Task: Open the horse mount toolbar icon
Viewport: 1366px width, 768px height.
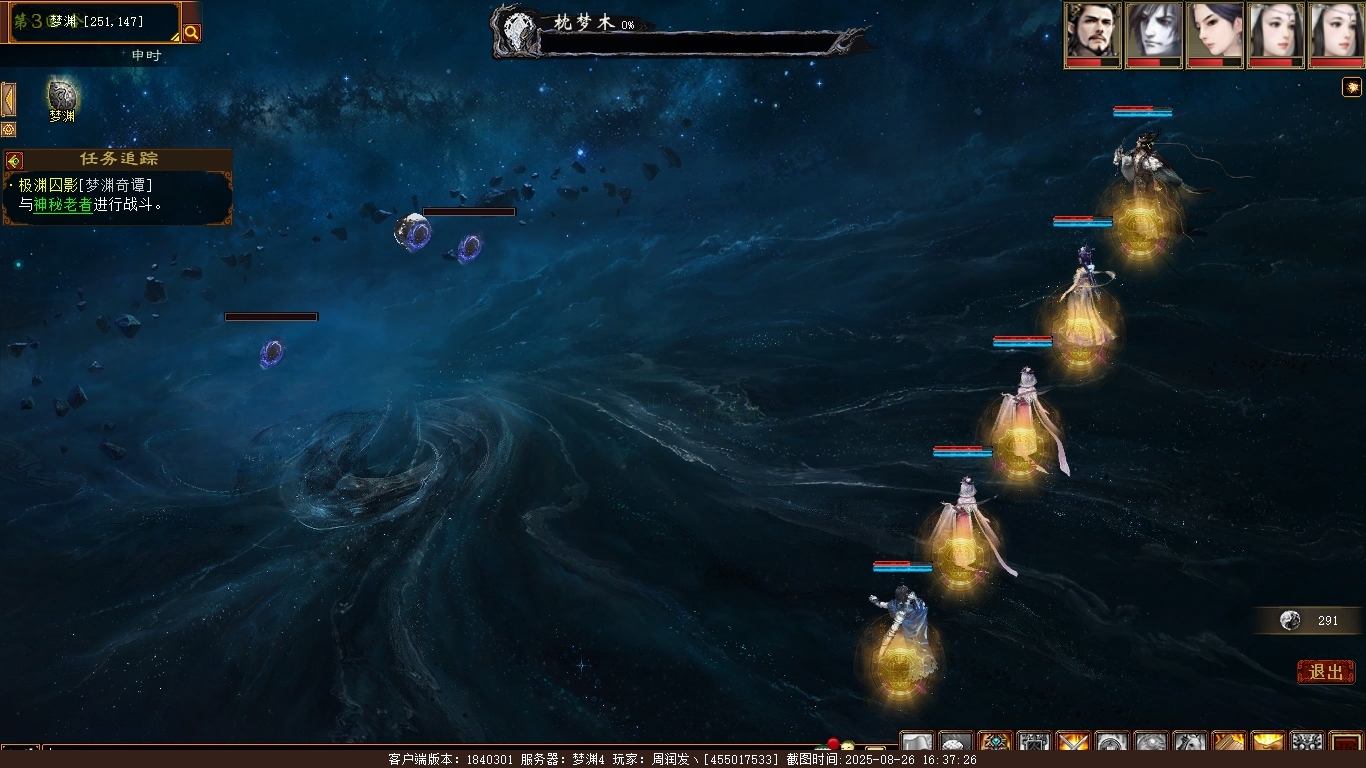Action: pyautogui.click(x=1189, y=743)
